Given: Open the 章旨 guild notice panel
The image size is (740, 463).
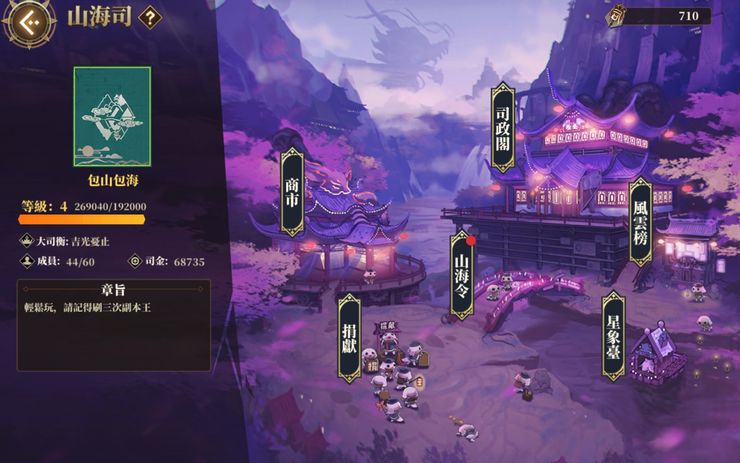Looking at the screenshot, I should [x=113, y=324].
